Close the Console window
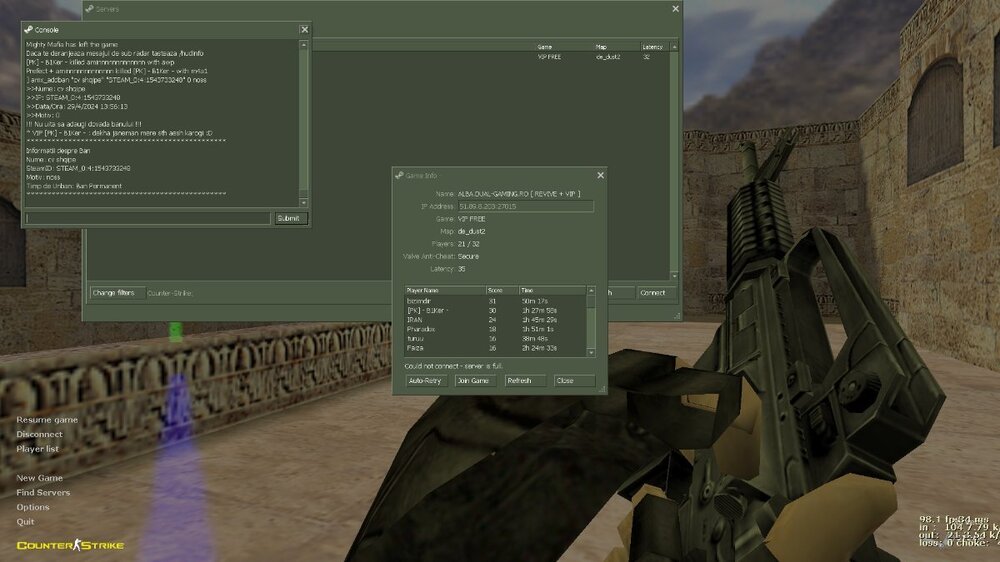Viewport: 1000px width, 562px height. 304,30
